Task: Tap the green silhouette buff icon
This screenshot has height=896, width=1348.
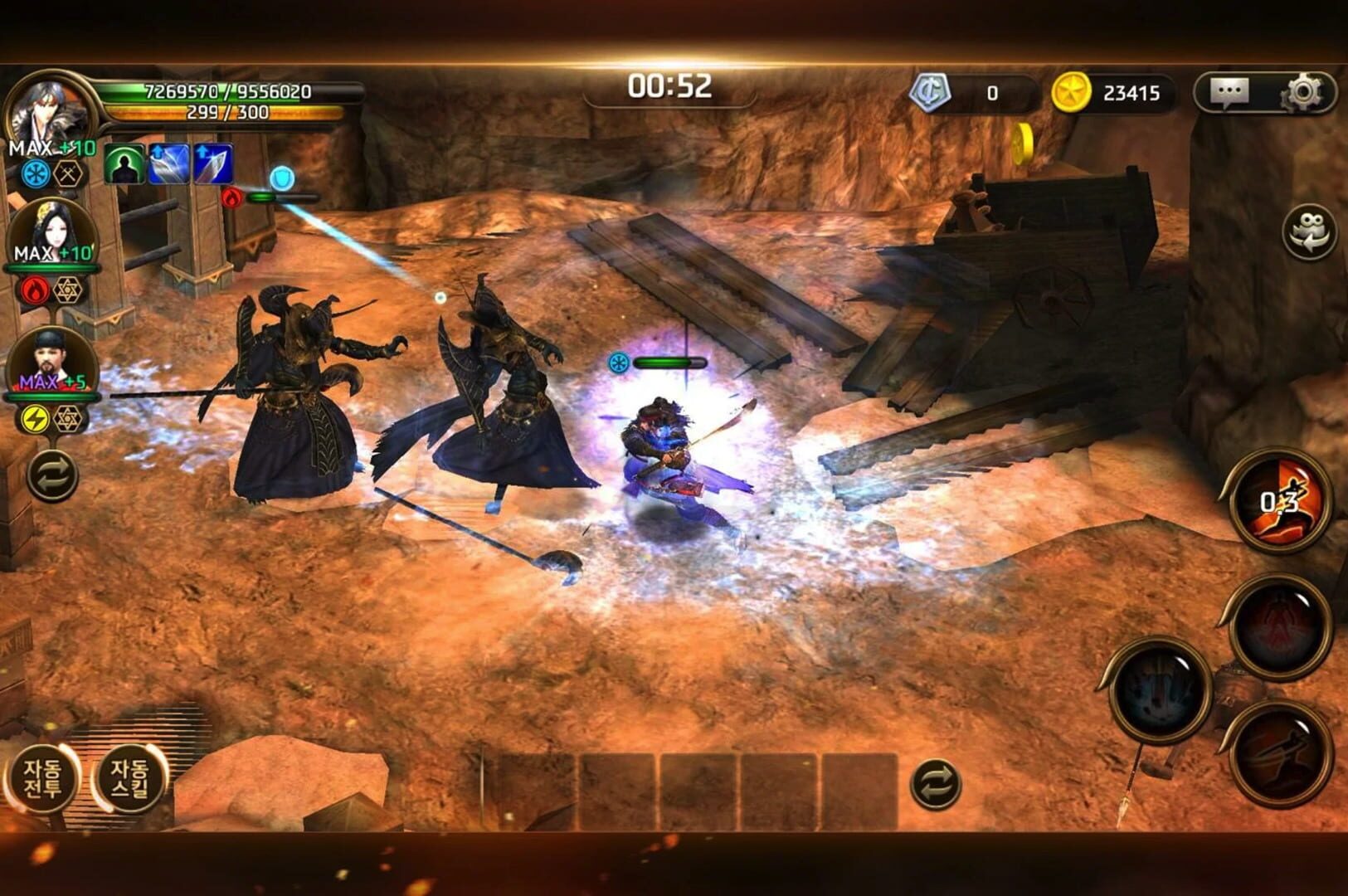Action: pos(125,164)
